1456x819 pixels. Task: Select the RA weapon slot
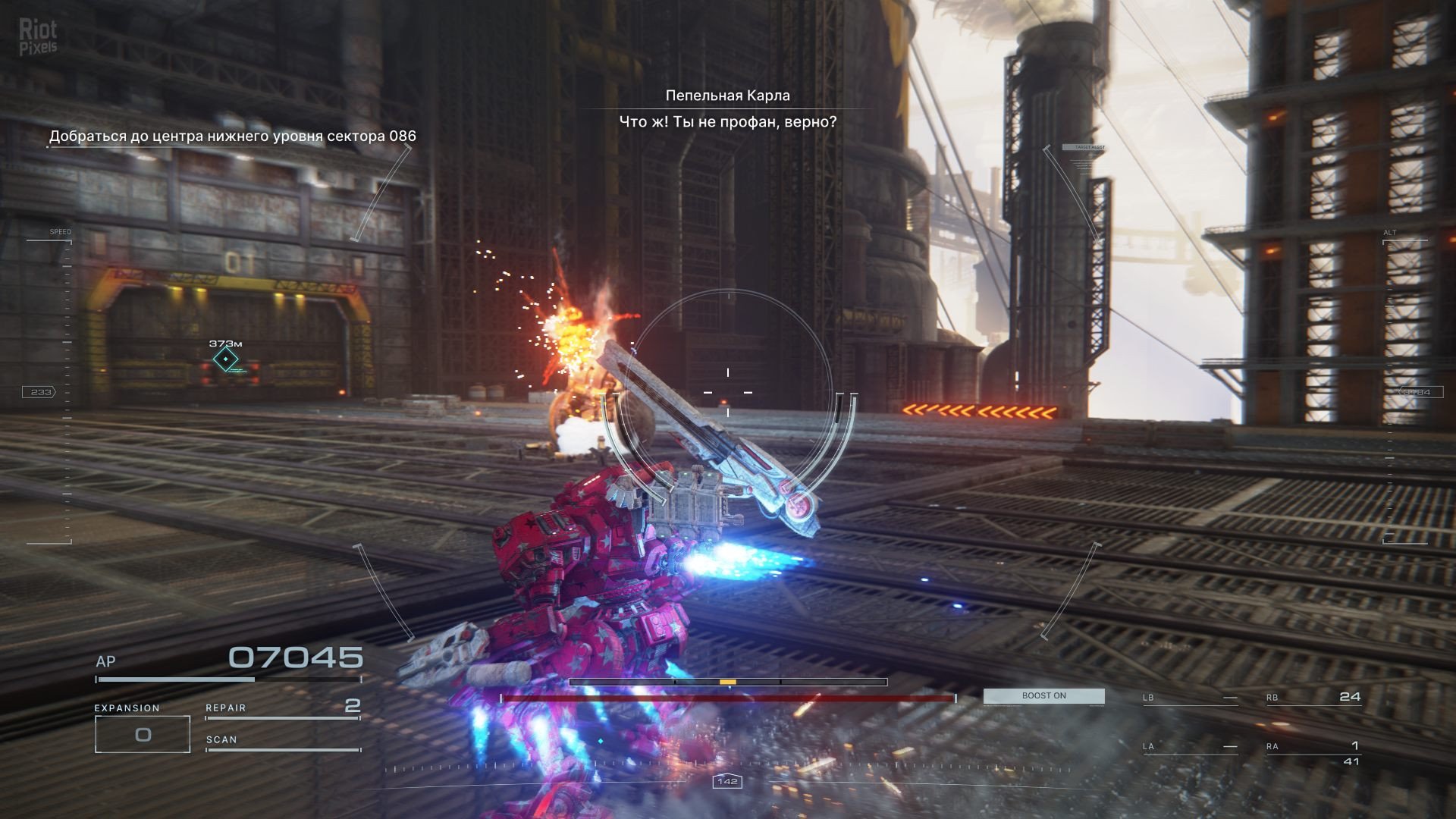pos(1313,748)
